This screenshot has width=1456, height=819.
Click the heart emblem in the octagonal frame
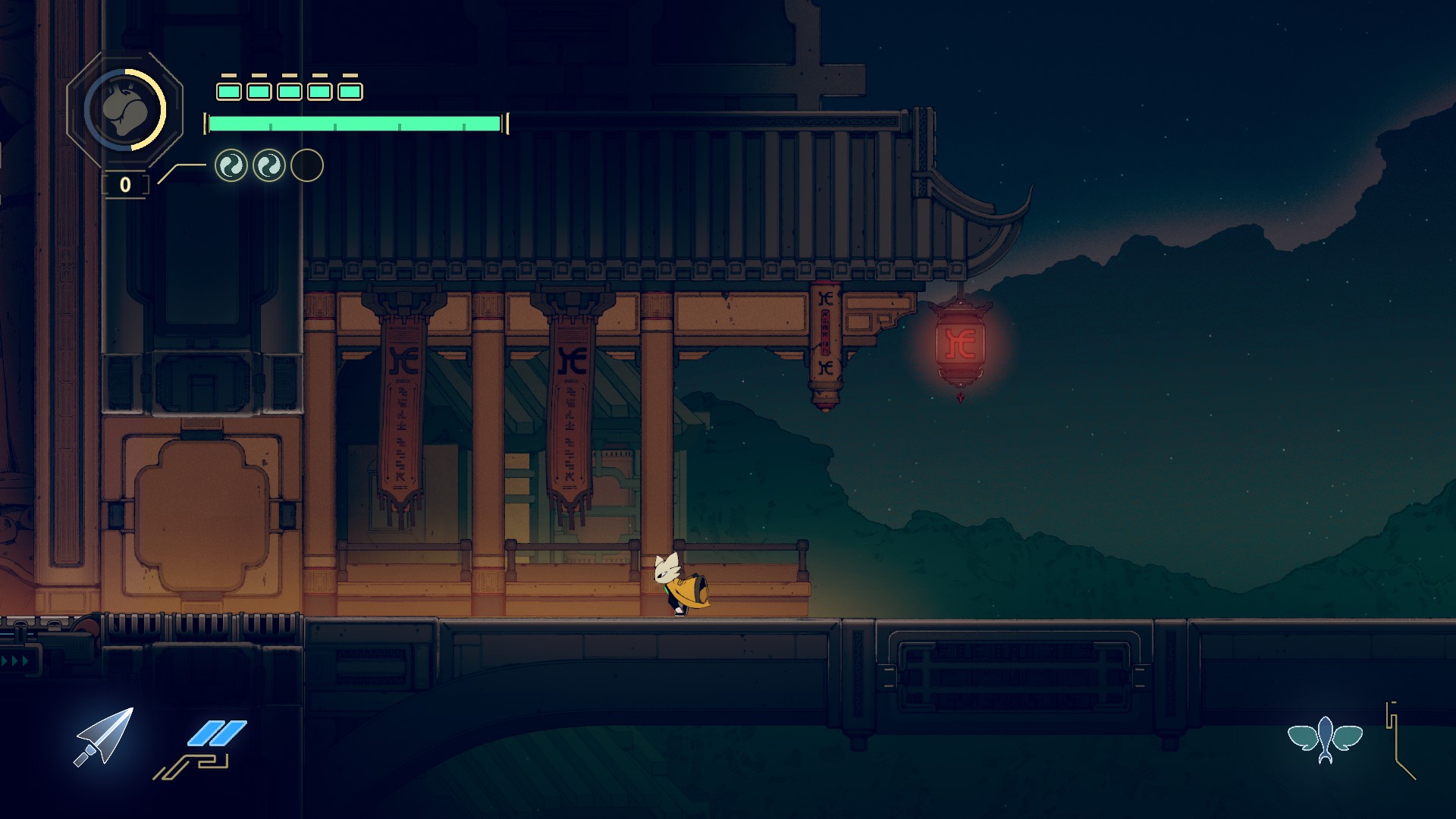point(124,110)
